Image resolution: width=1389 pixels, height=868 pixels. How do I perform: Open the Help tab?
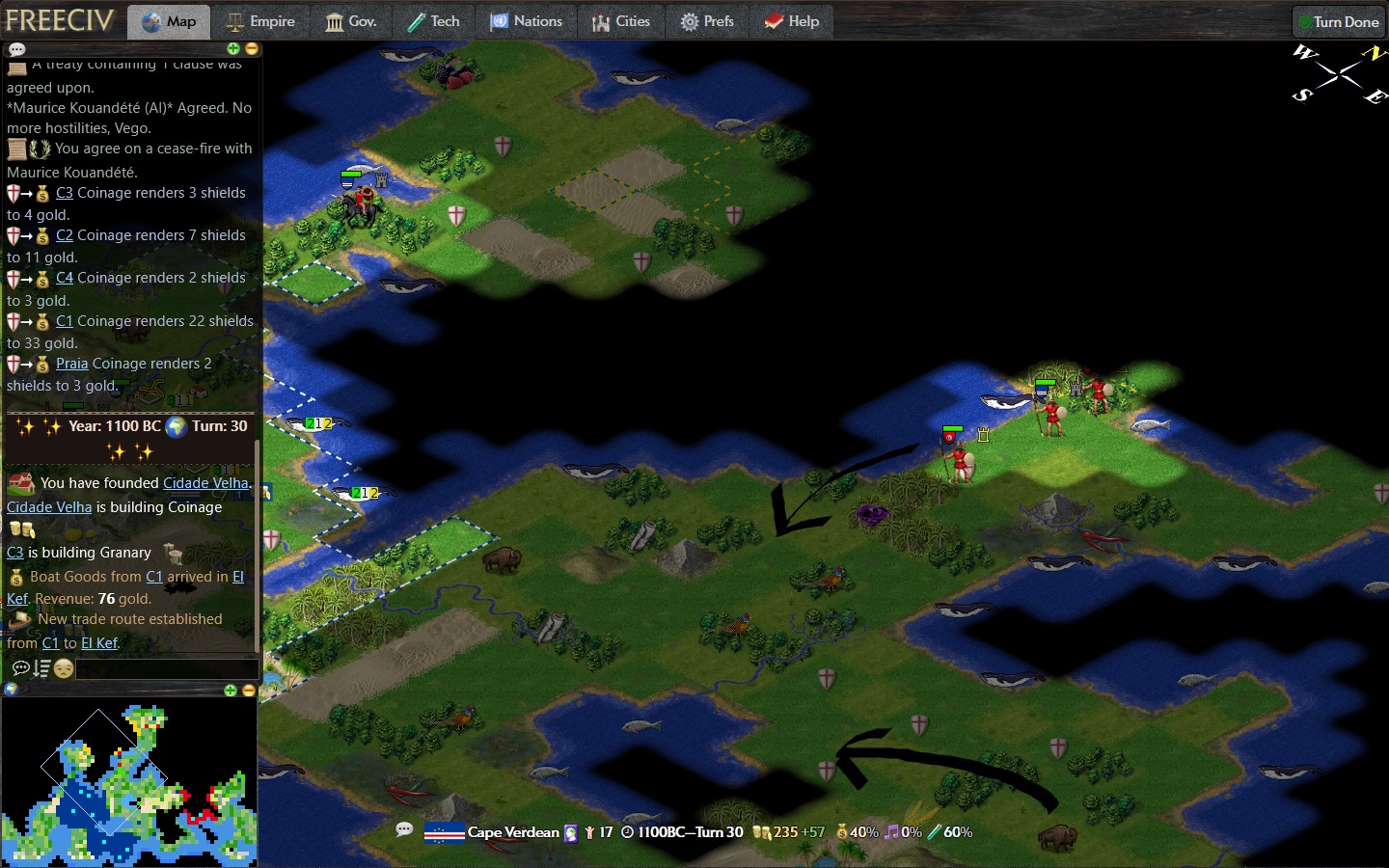[x=792, y=21]
